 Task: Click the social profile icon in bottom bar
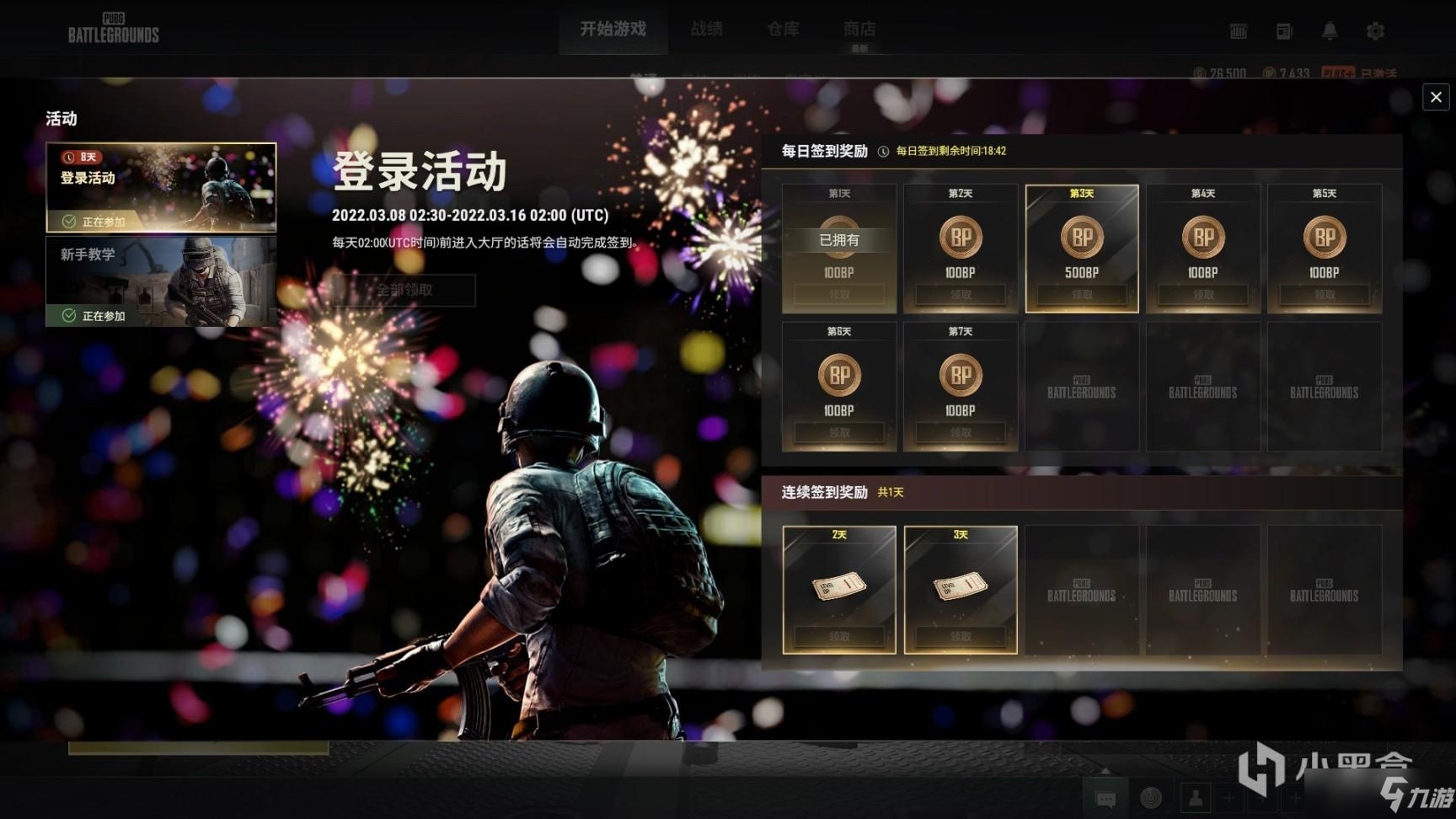click(x=1196, y=798)
